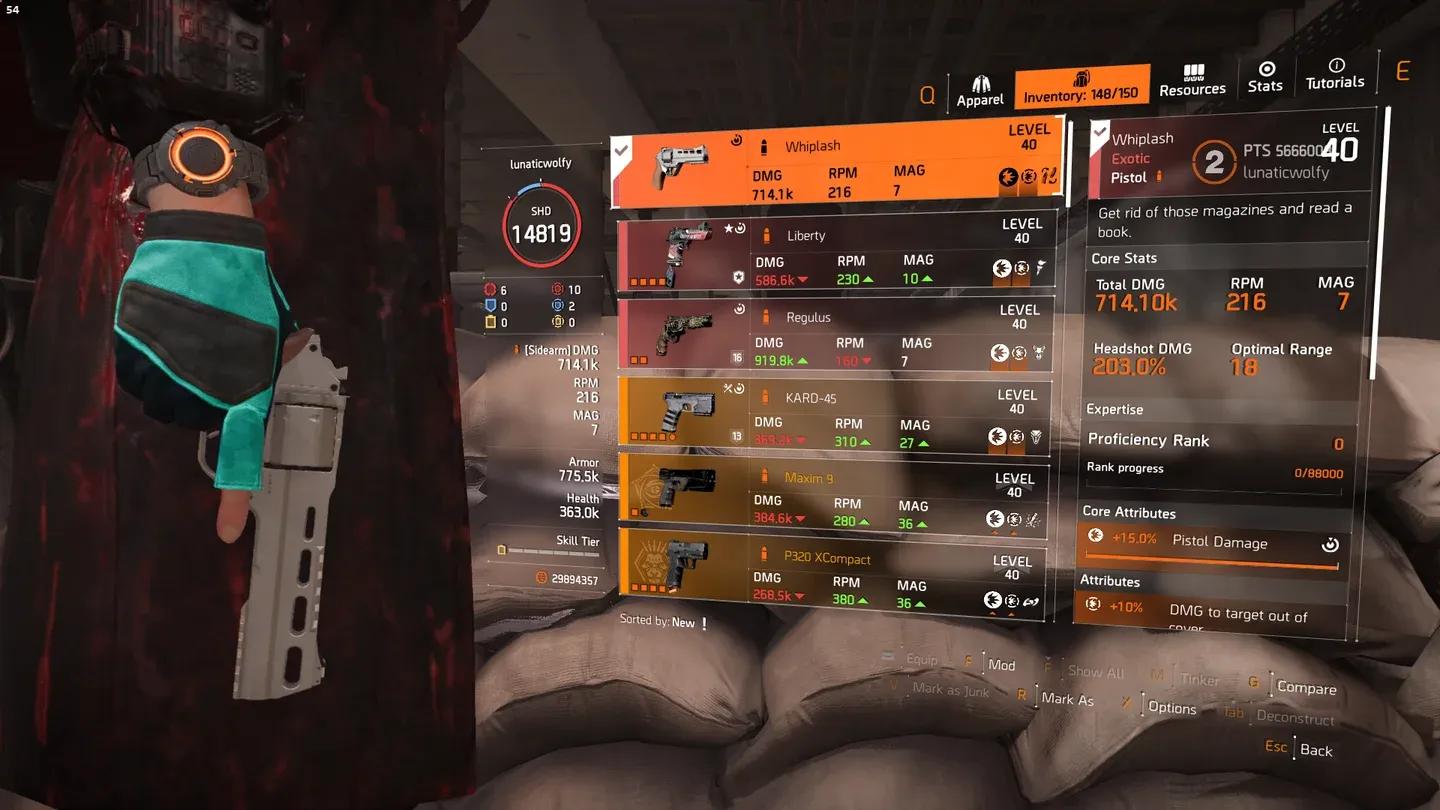1440x810 pixels.
Task: Select the Inventory: 148/150 tab
Action: pos(1081,88)
